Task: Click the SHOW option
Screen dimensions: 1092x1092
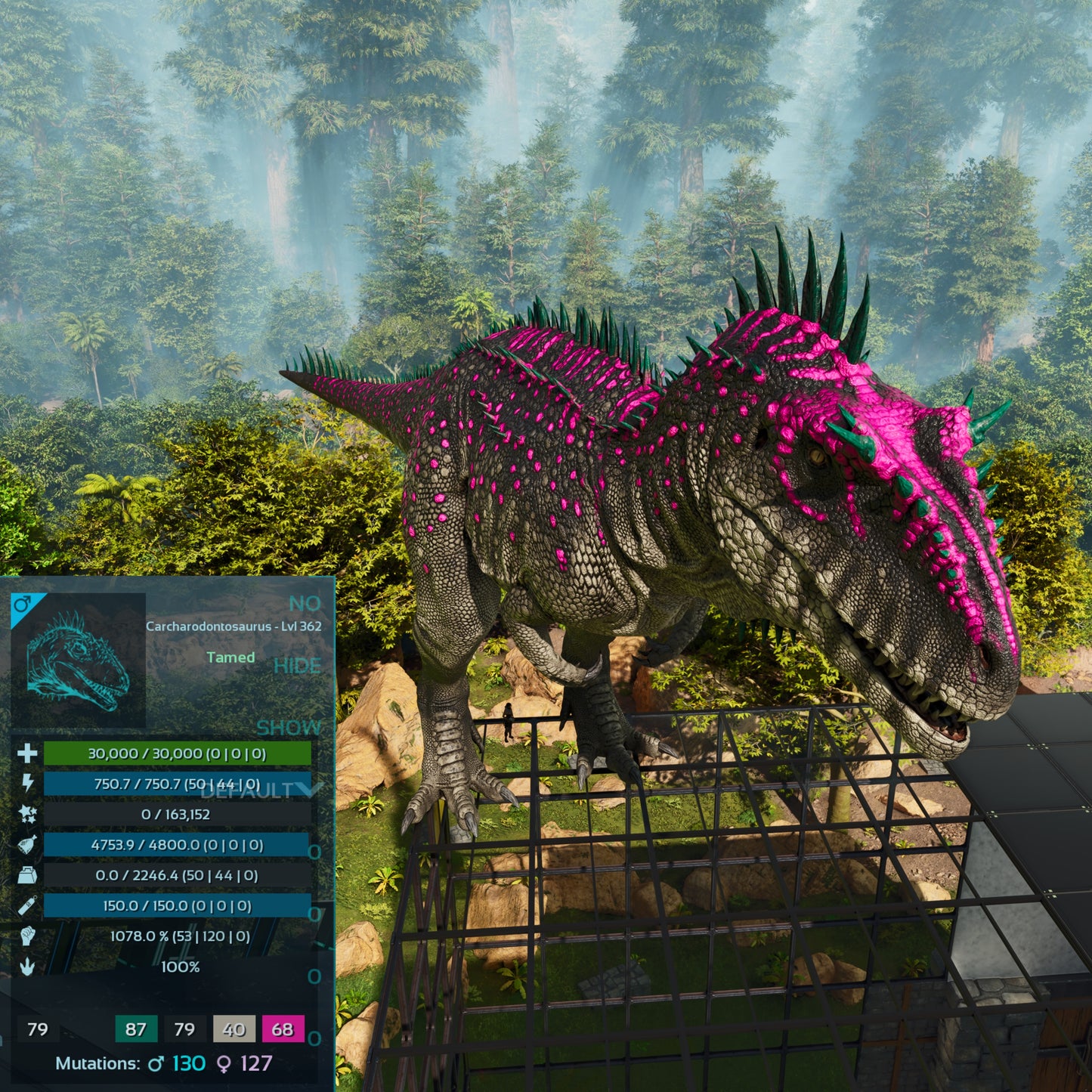Action: (x=289, y=728)
